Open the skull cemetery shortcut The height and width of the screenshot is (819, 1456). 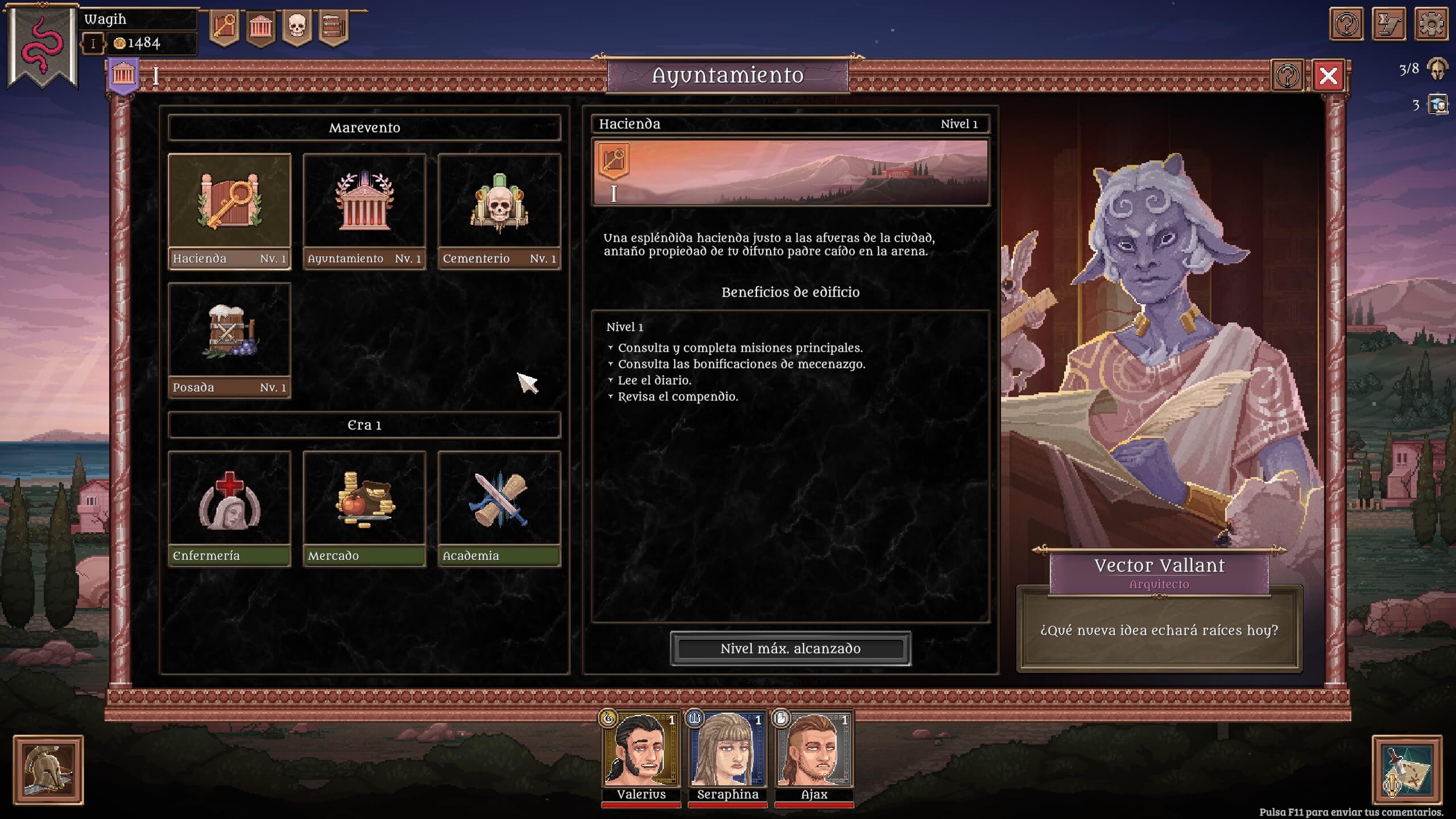297,27
